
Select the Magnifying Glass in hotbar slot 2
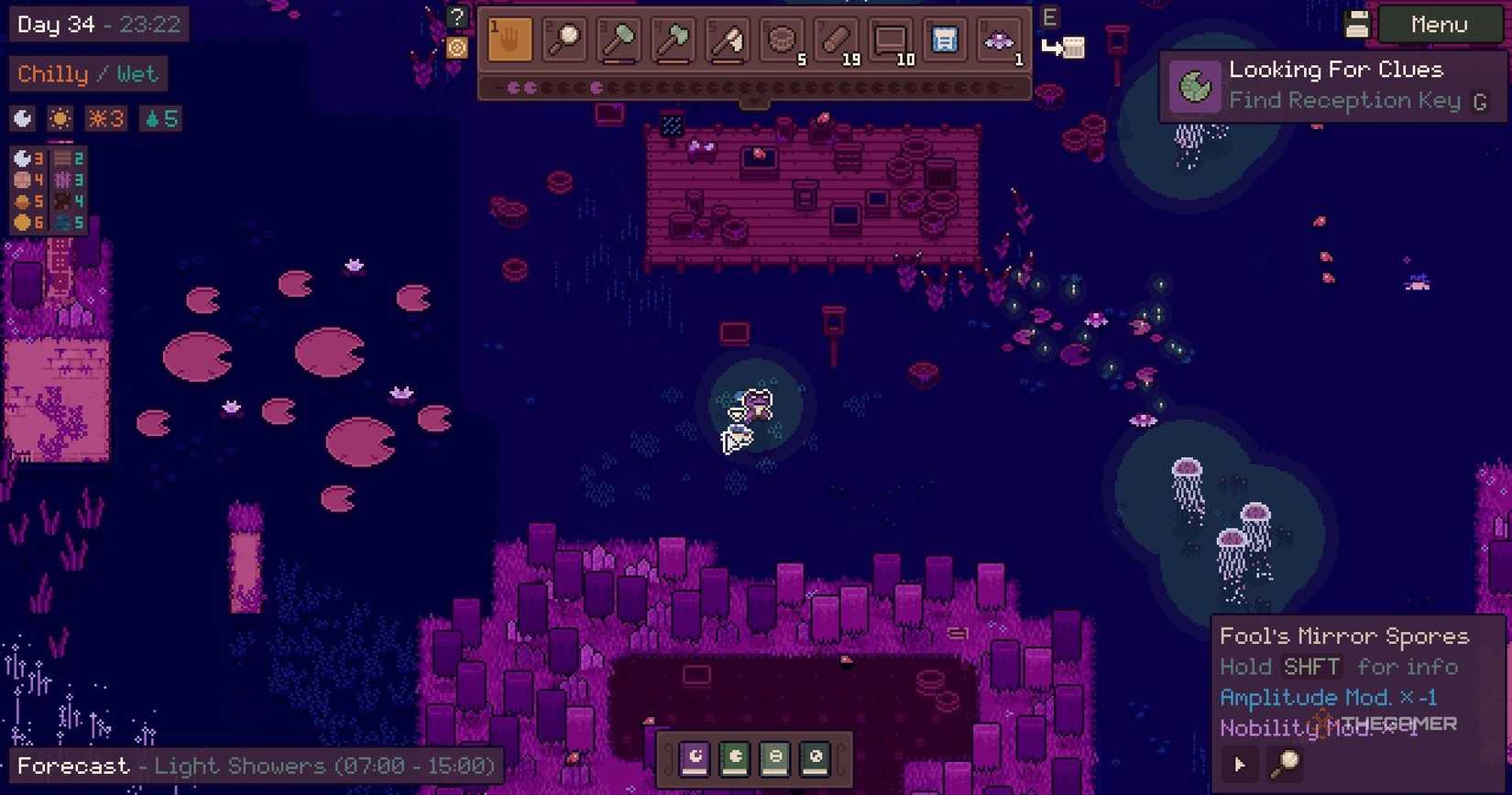coord(563,41)
